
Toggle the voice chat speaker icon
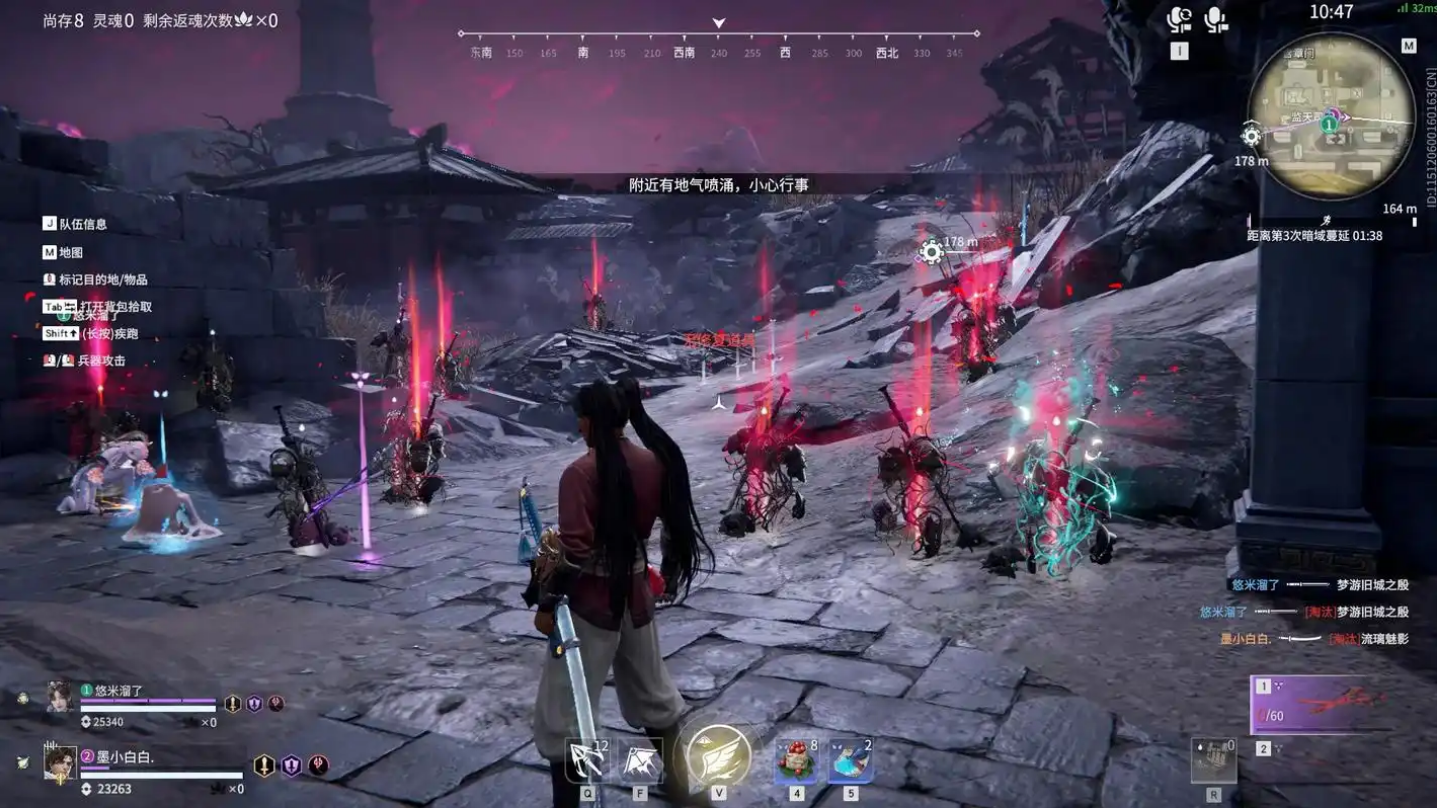(x=1179, y=20)
